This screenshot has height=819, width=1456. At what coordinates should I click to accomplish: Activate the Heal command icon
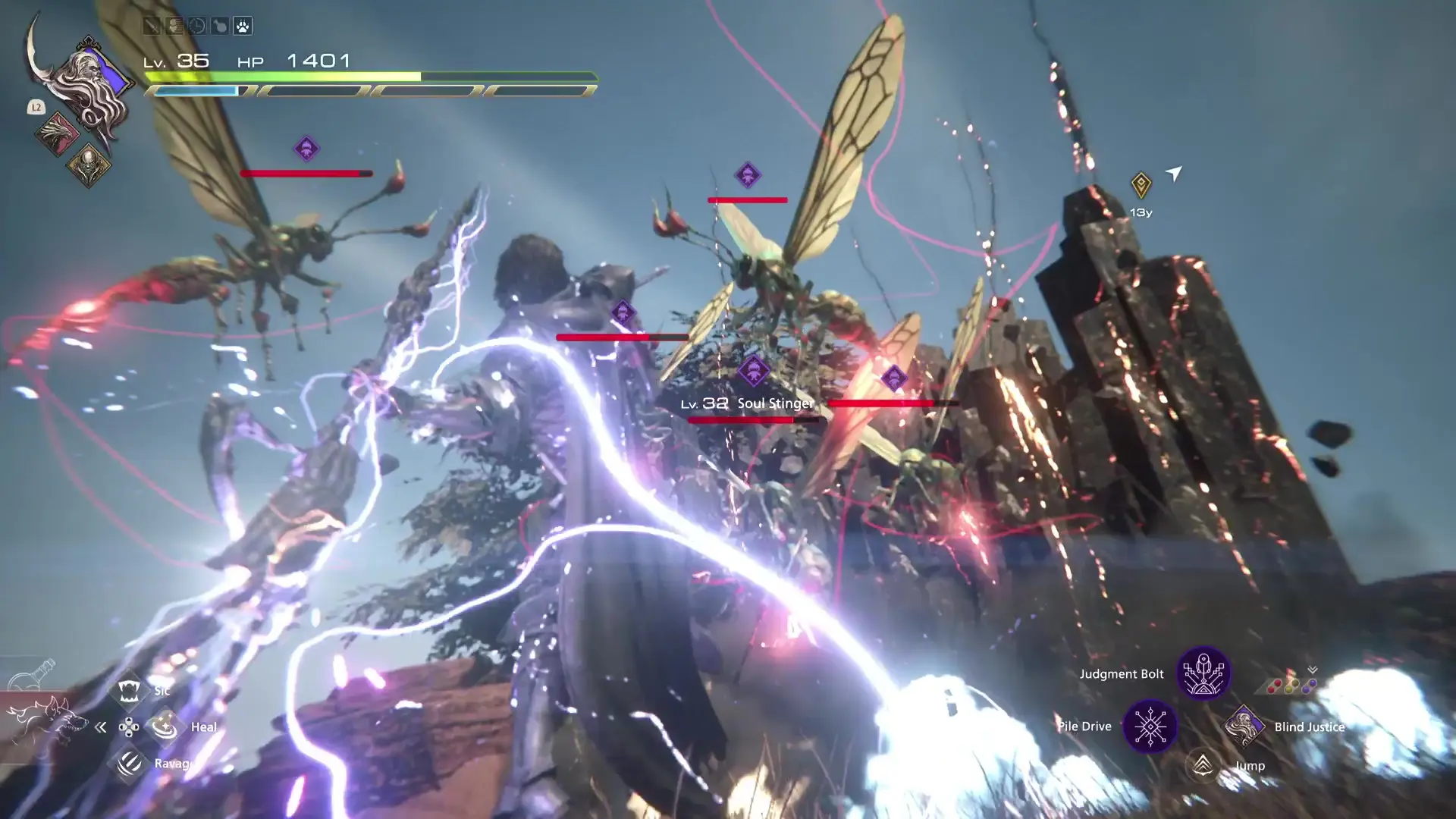click(x=165, y=726)
